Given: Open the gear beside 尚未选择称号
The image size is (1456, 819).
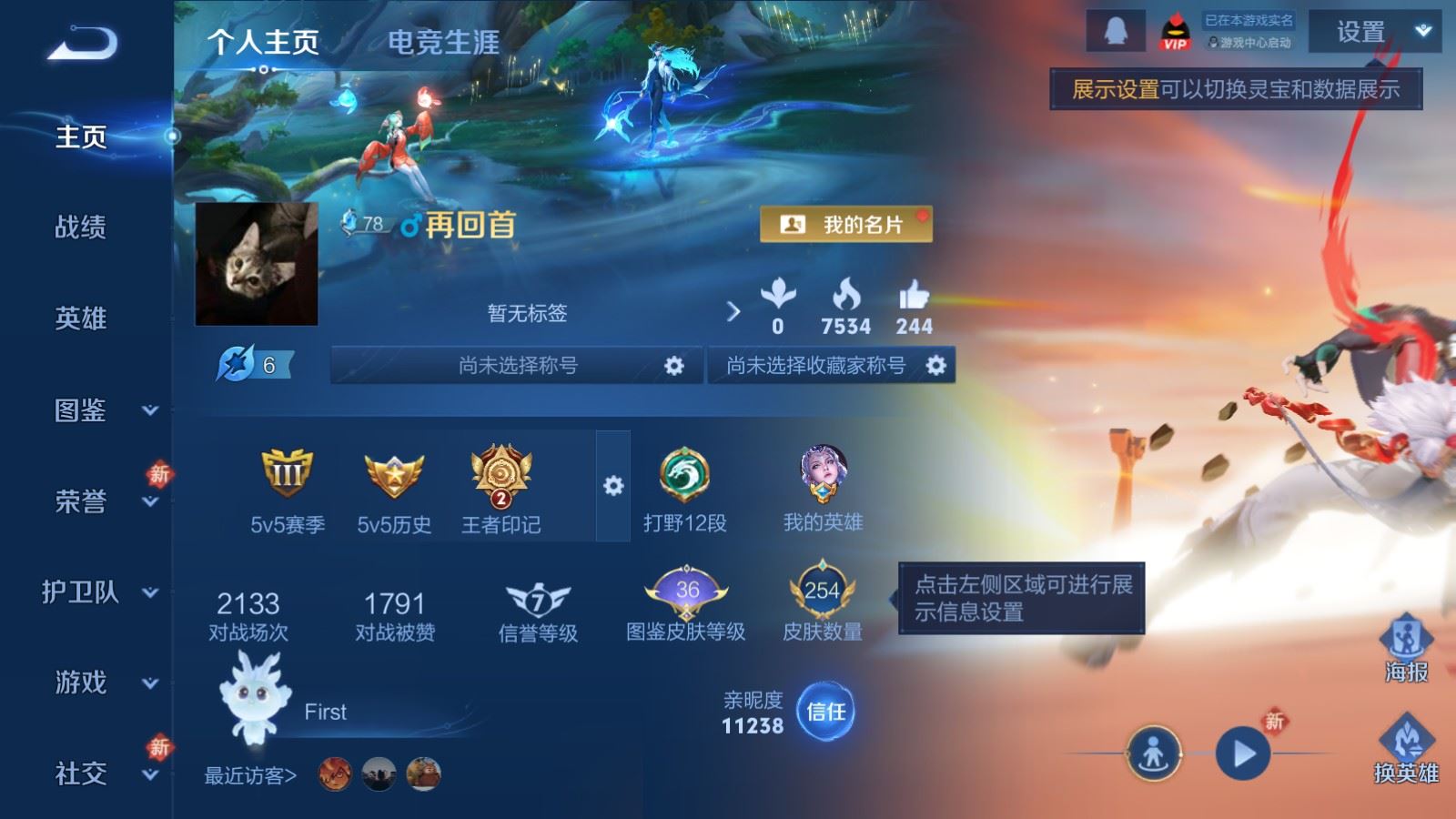Looking at the screenshot, I should point(673,365).
